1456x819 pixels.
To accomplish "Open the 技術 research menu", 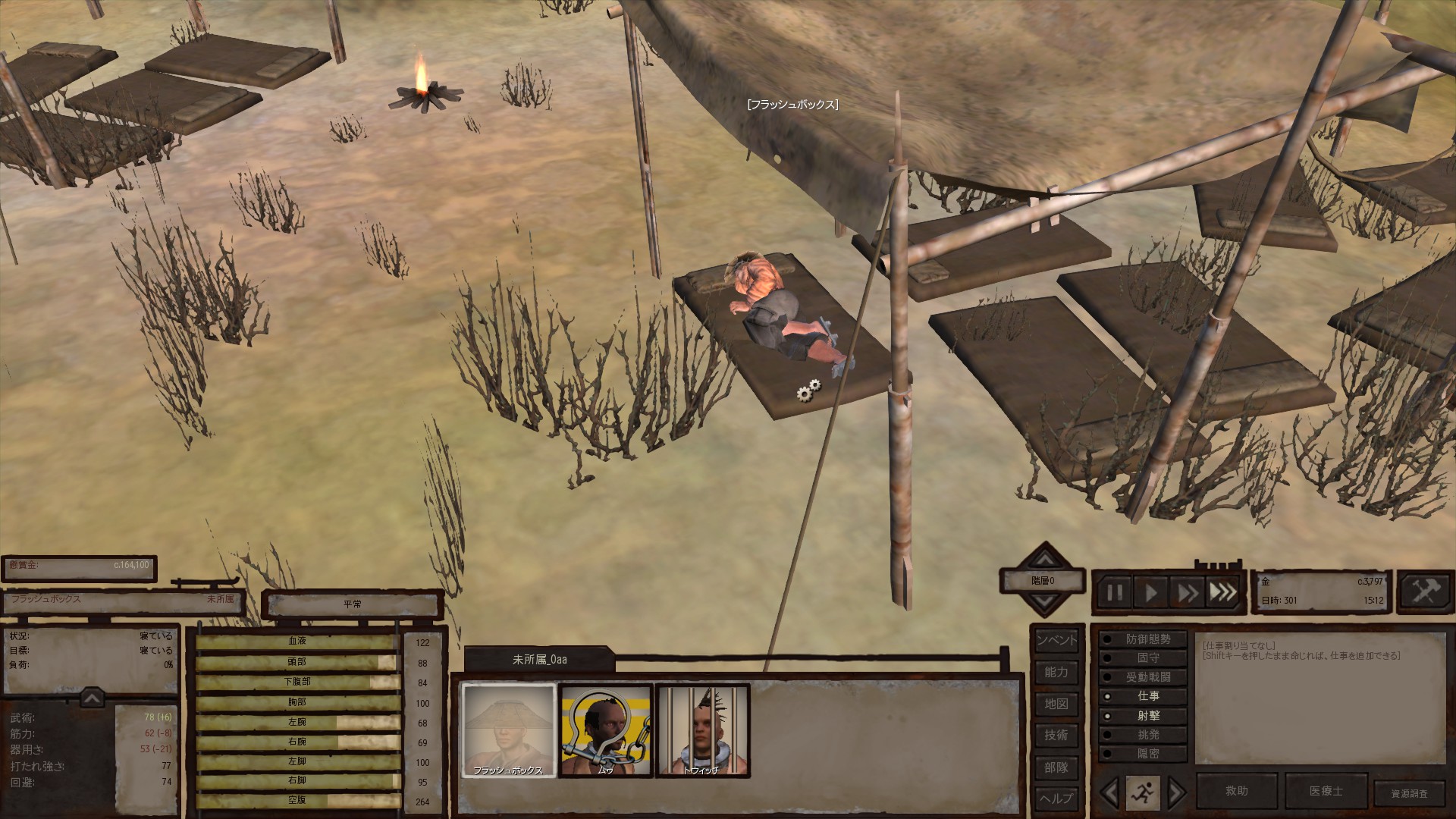I will tap(1056, 735).
